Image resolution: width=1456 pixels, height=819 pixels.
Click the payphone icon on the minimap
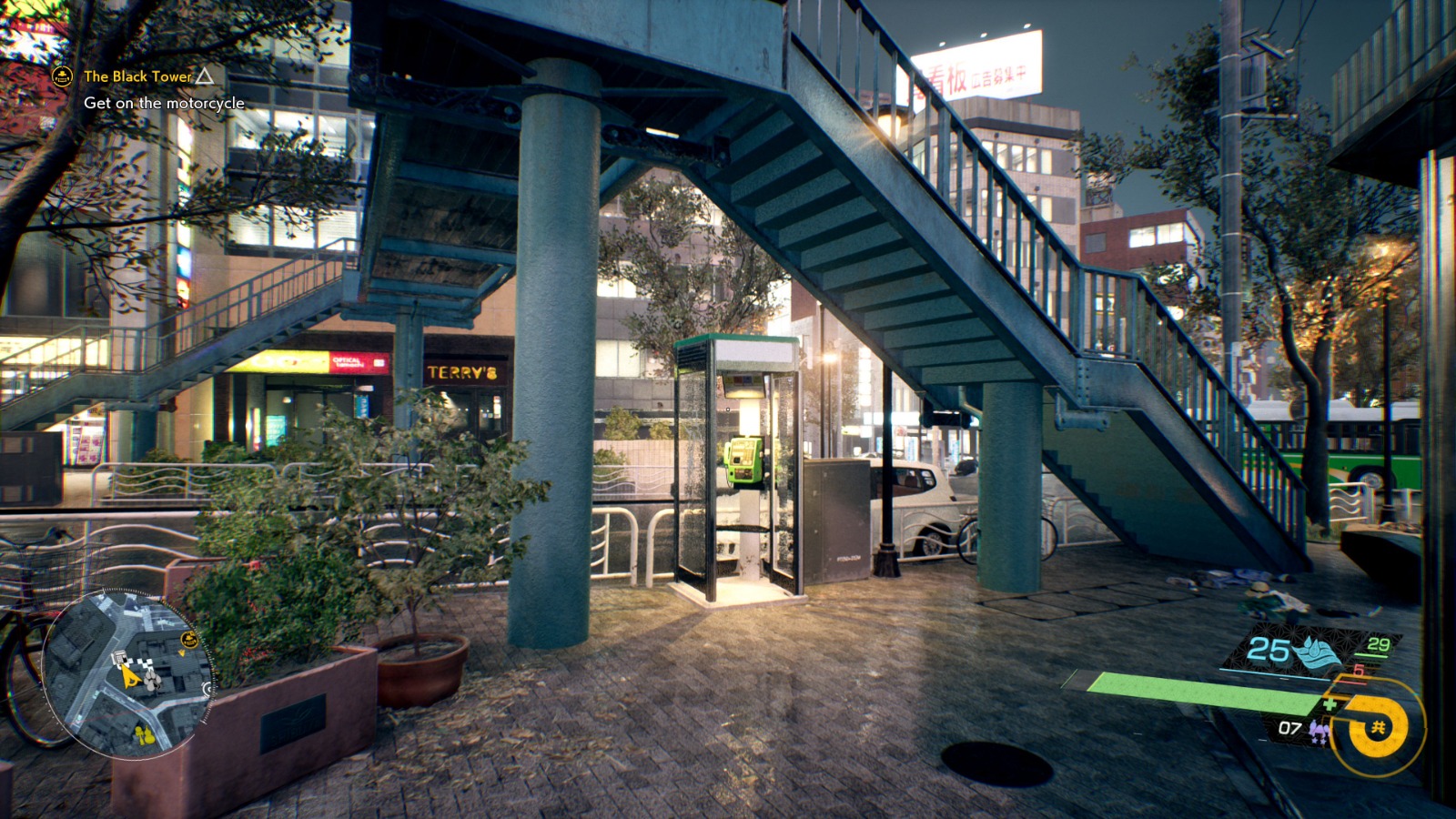[x=119, y=657]
